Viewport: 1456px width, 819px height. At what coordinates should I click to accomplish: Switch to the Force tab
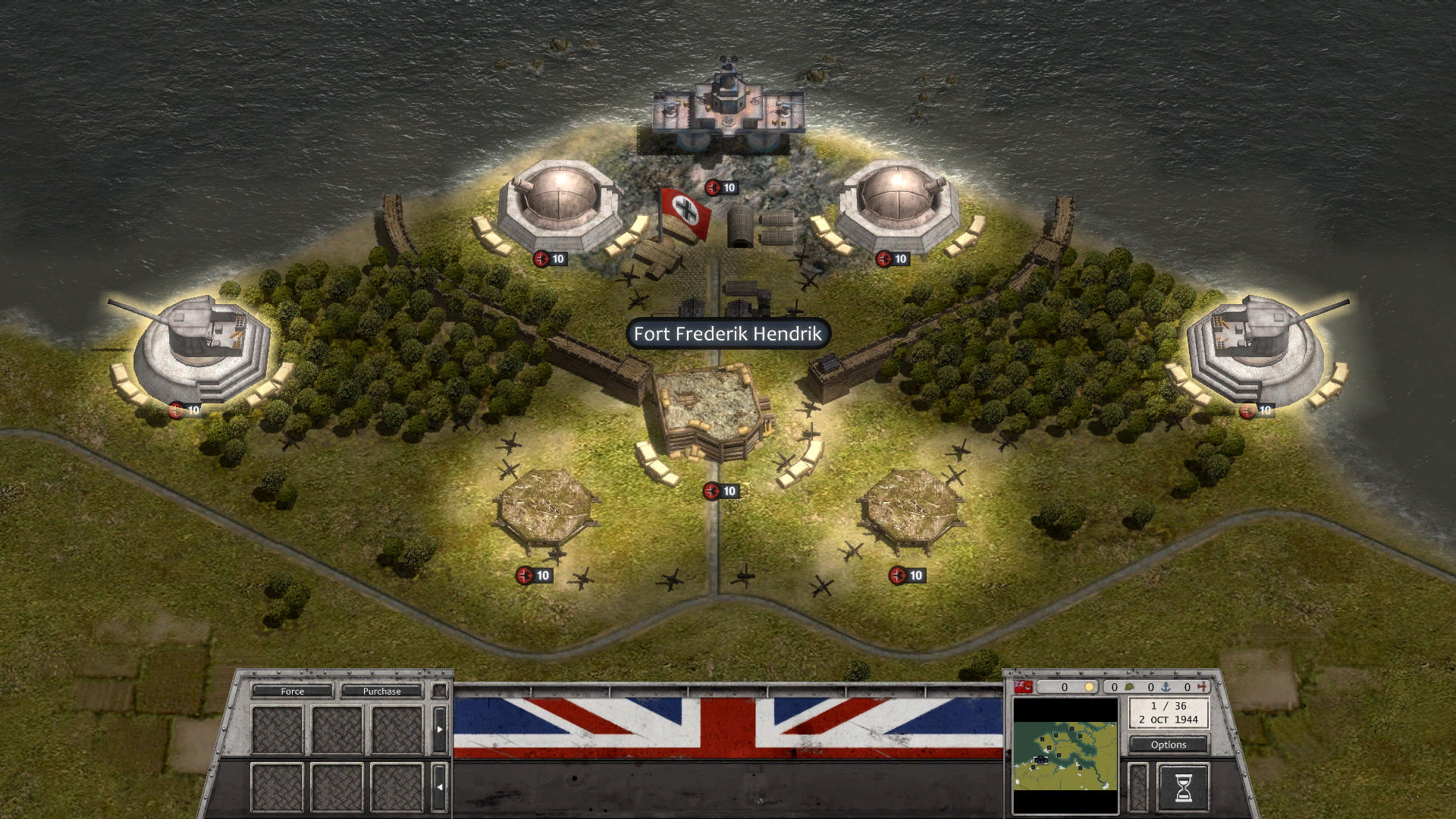point(292,691)
